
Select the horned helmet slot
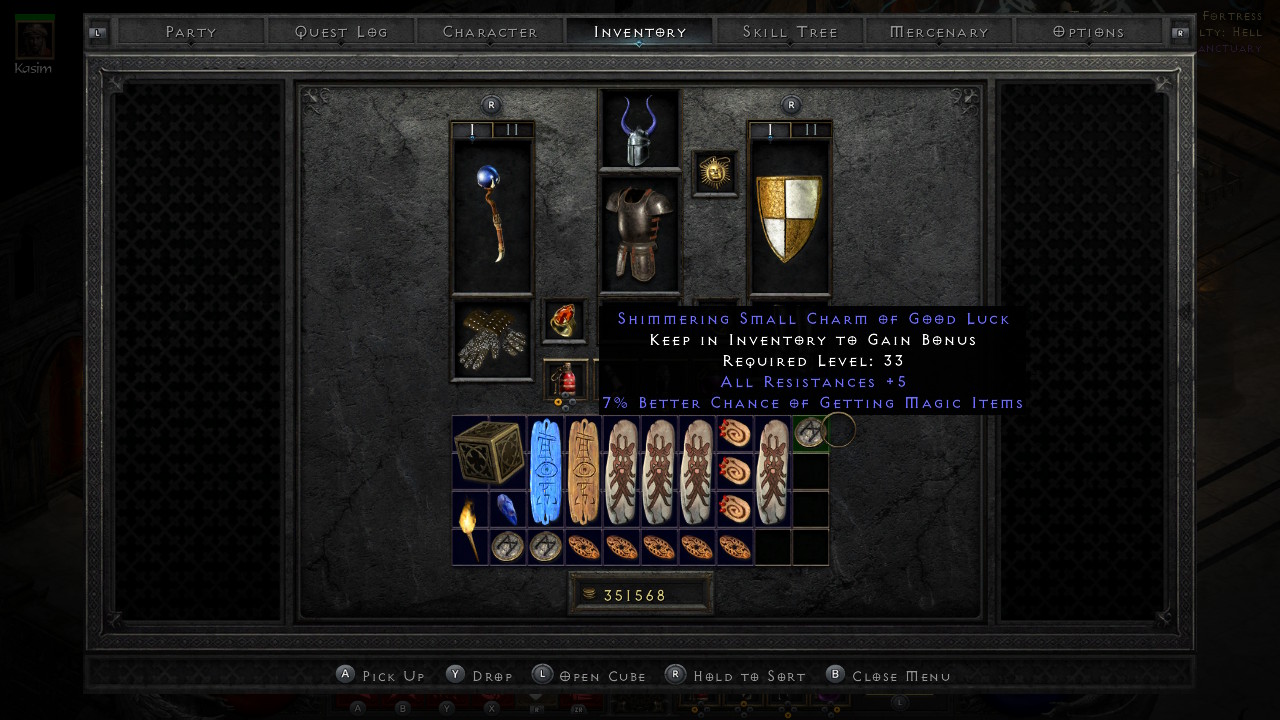click(639, 131)
